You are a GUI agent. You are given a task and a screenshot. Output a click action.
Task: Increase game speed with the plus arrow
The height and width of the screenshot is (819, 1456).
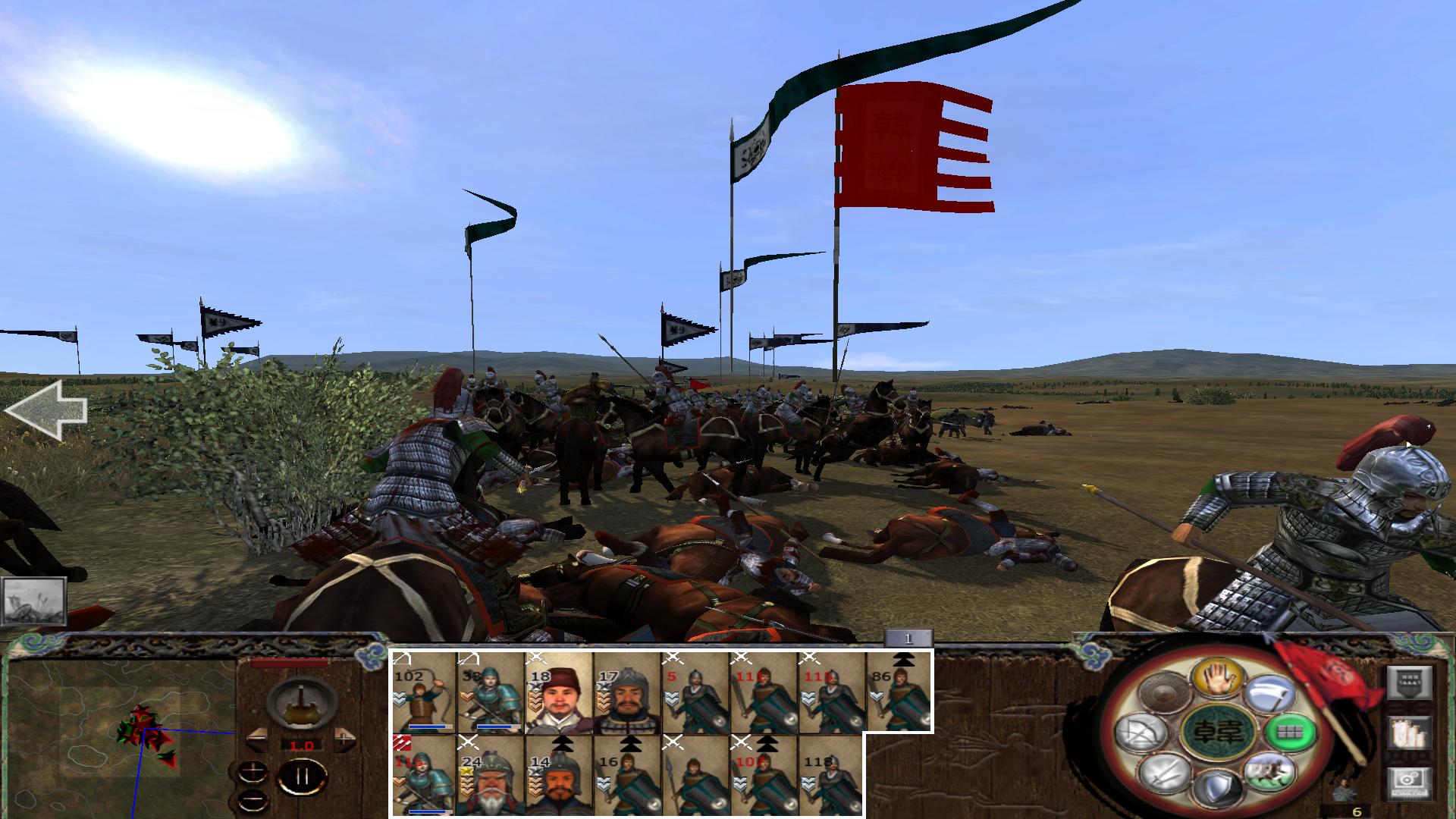[344, 740]
